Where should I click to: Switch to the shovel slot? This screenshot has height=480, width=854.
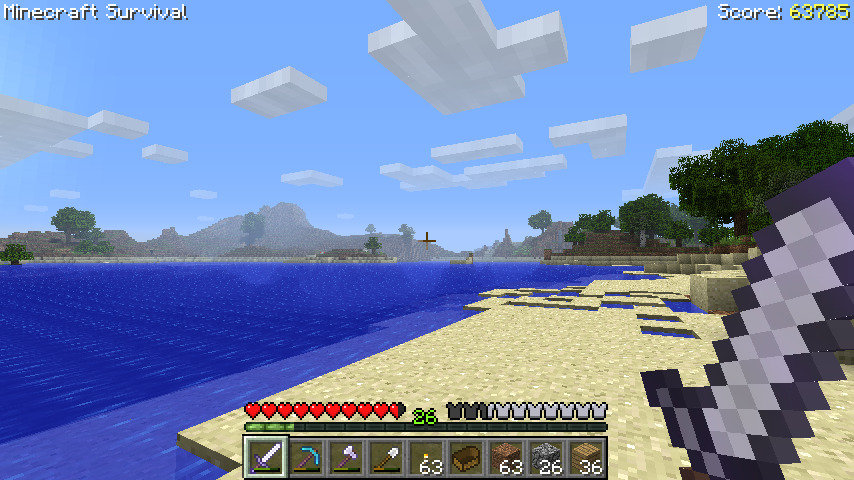tap(386, 458)
